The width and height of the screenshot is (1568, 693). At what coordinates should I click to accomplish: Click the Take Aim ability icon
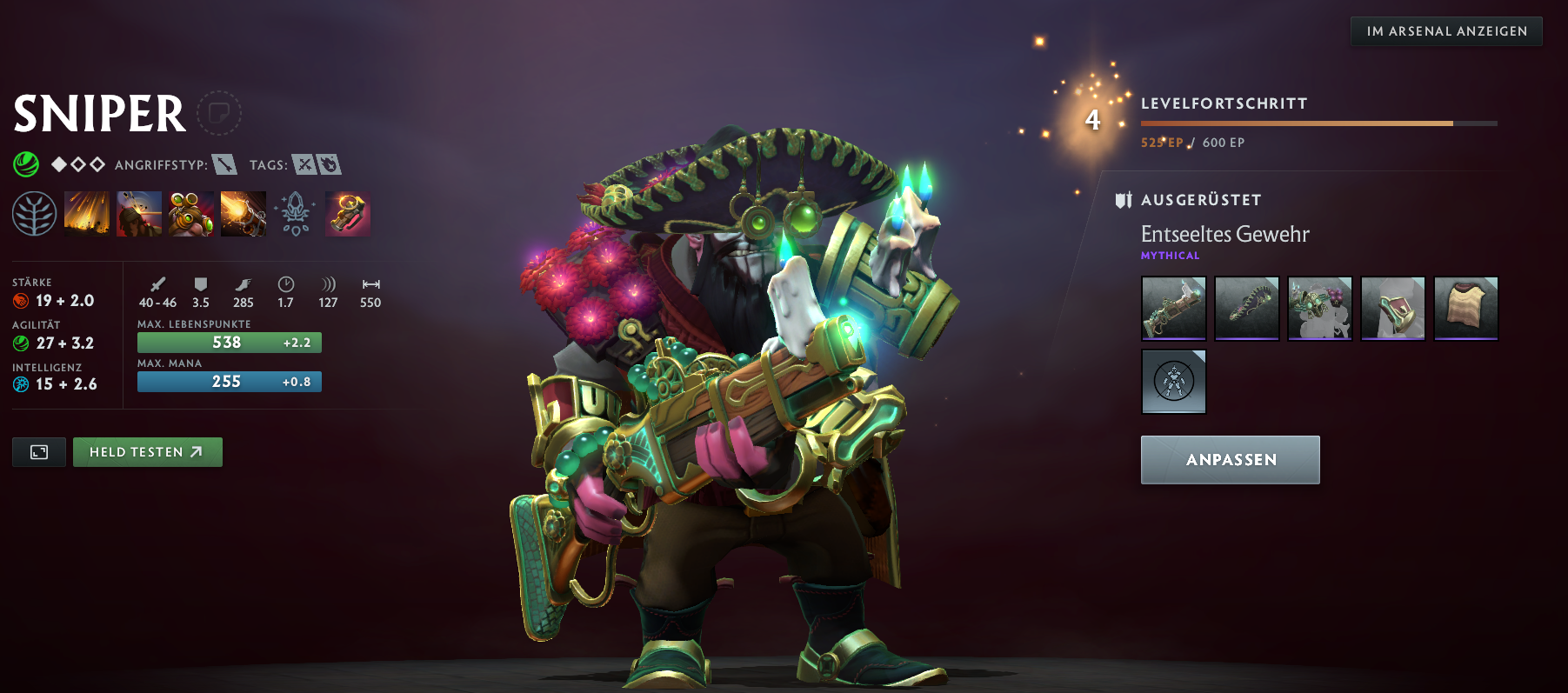(192, 213)
